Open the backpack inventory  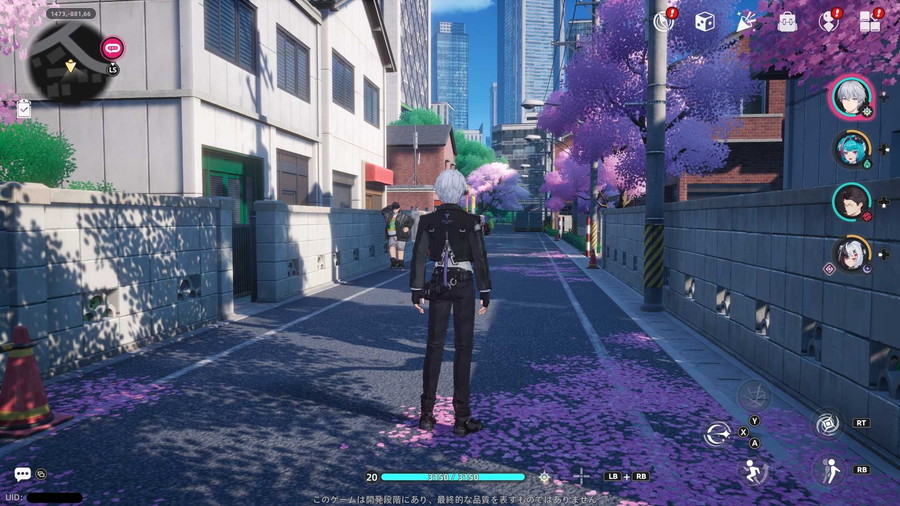pos(787,21)
